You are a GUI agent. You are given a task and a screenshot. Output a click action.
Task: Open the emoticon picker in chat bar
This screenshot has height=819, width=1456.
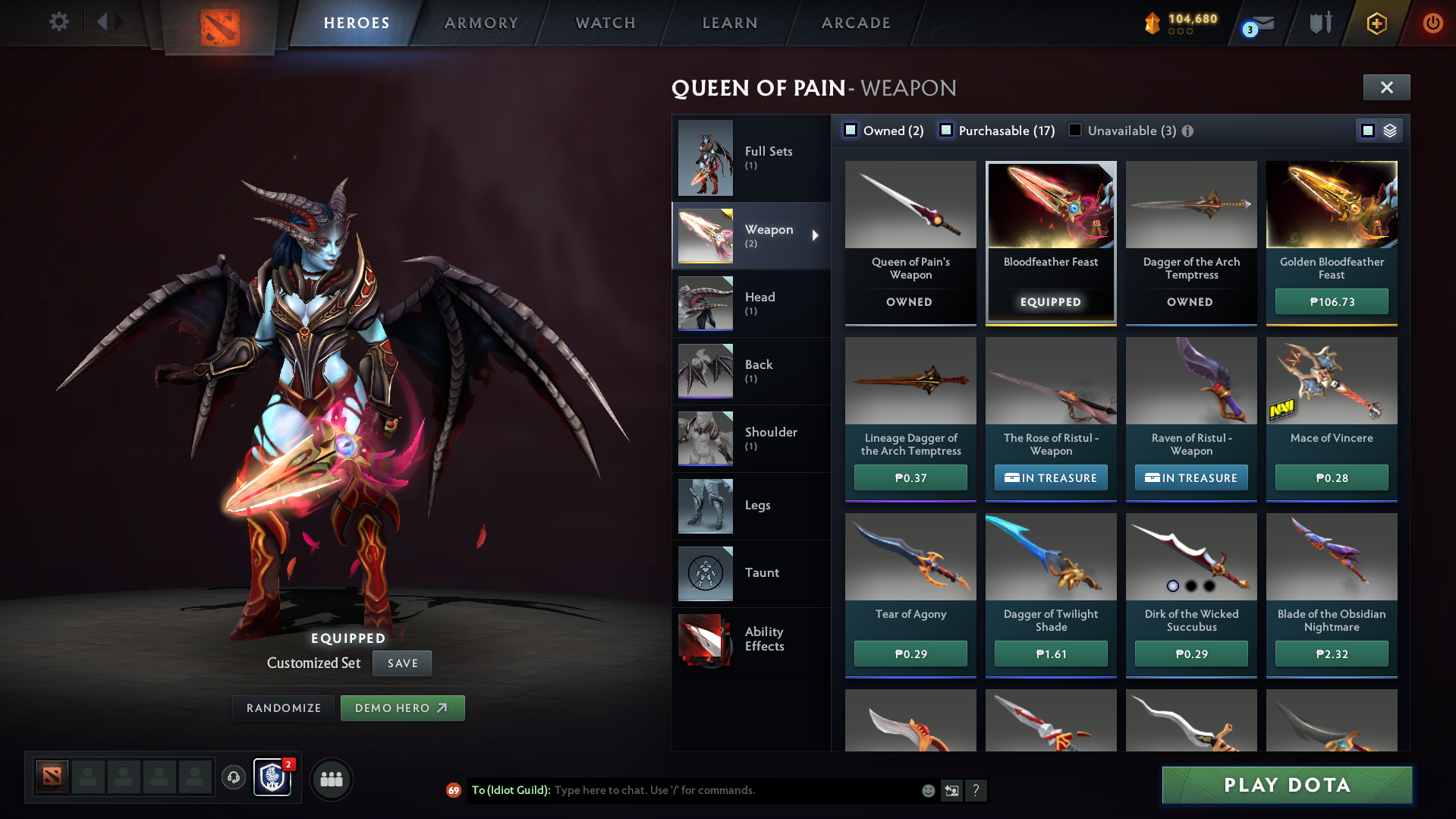click(927, 790)
